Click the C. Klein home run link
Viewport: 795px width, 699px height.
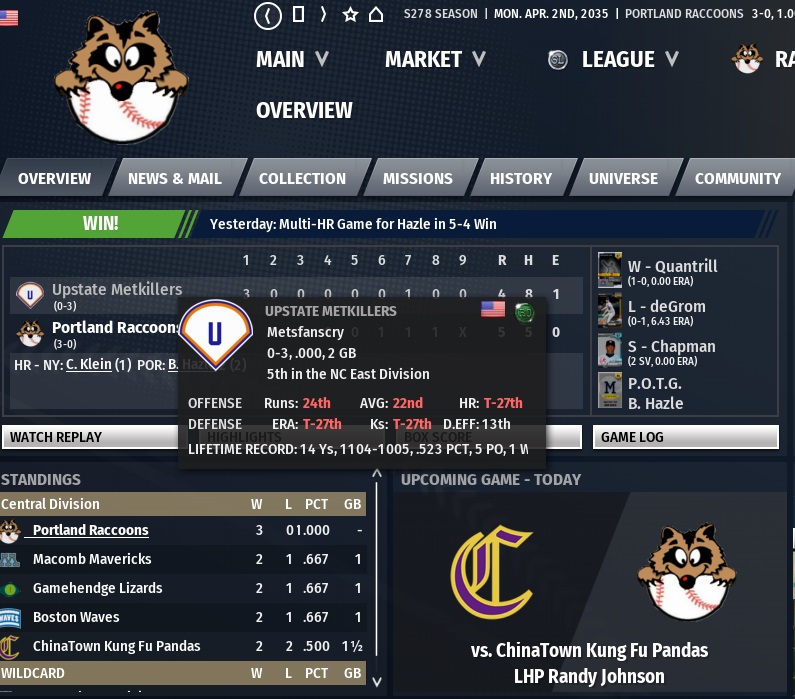pyautogui.click(x=87, y=365)
